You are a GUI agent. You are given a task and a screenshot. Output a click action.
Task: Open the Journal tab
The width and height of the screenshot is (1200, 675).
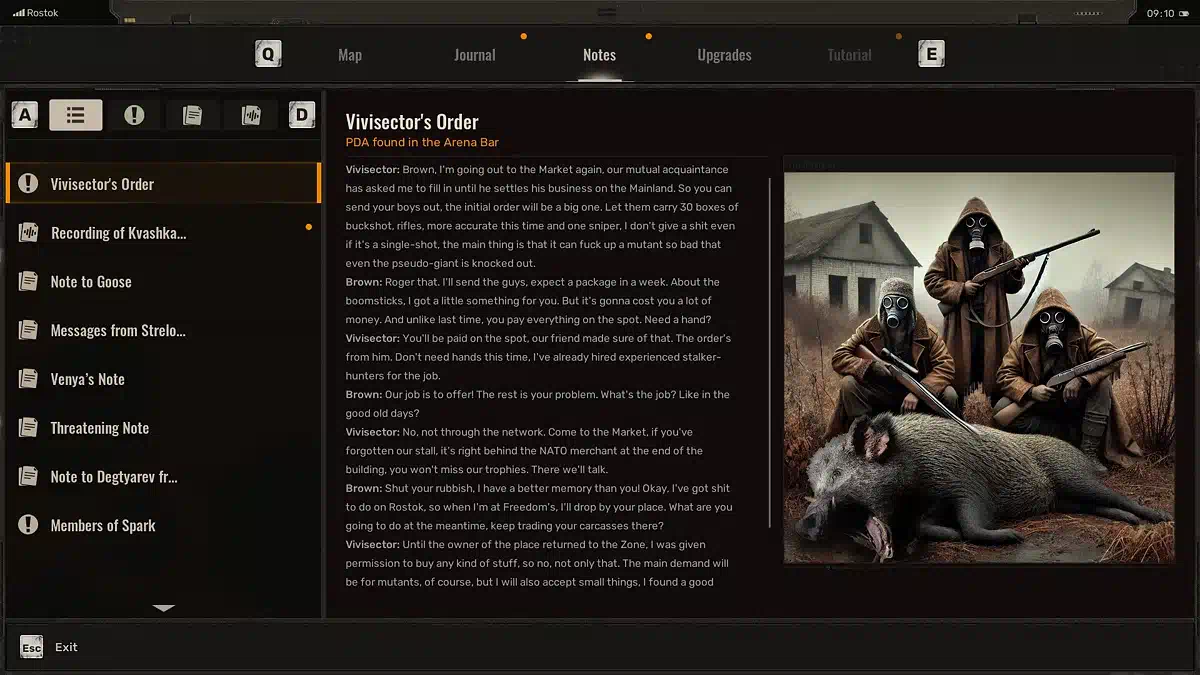click(474, 55)
